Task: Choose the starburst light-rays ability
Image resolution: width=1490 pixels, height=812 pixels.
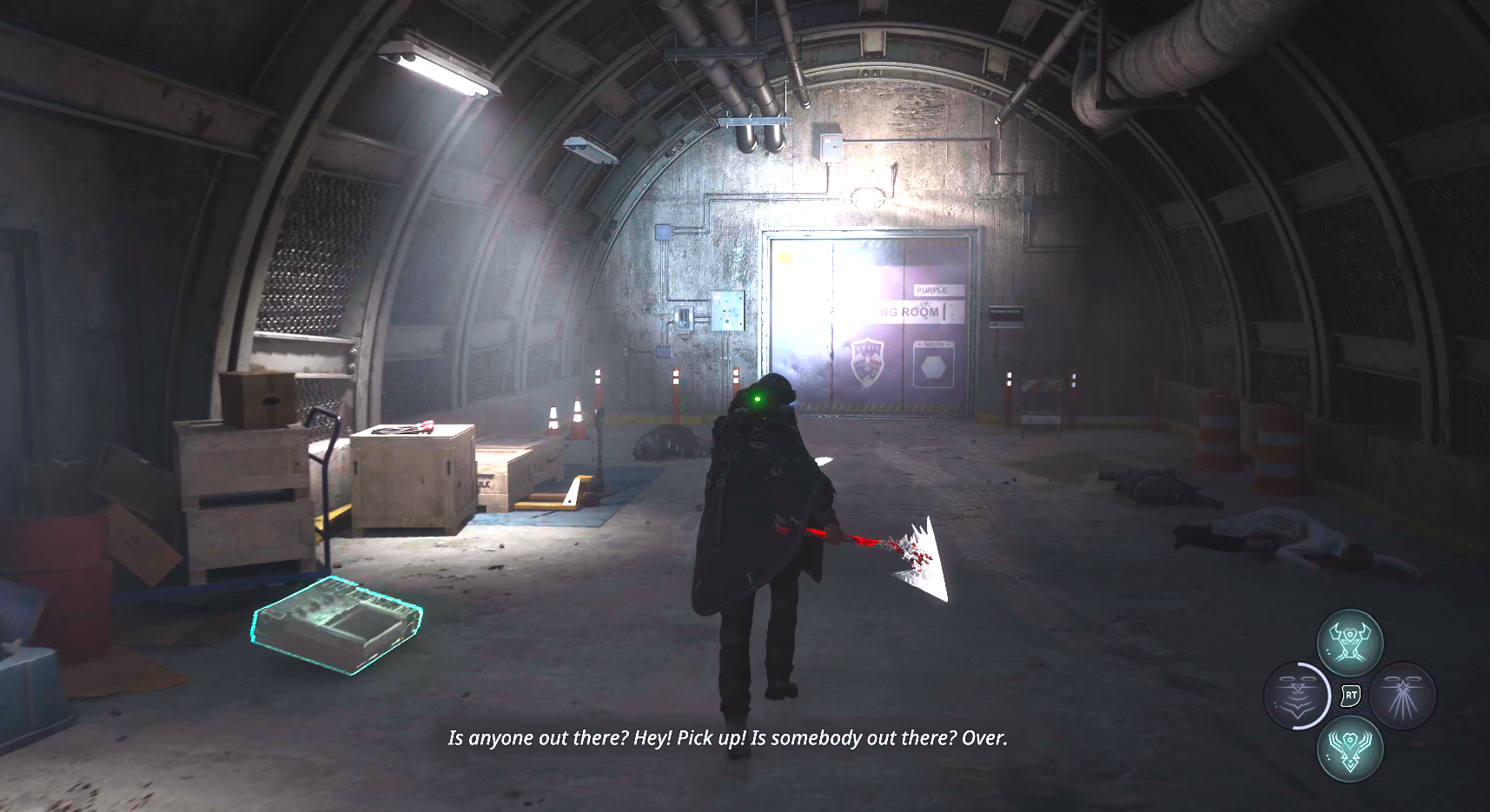Action: pos(1403,696)
